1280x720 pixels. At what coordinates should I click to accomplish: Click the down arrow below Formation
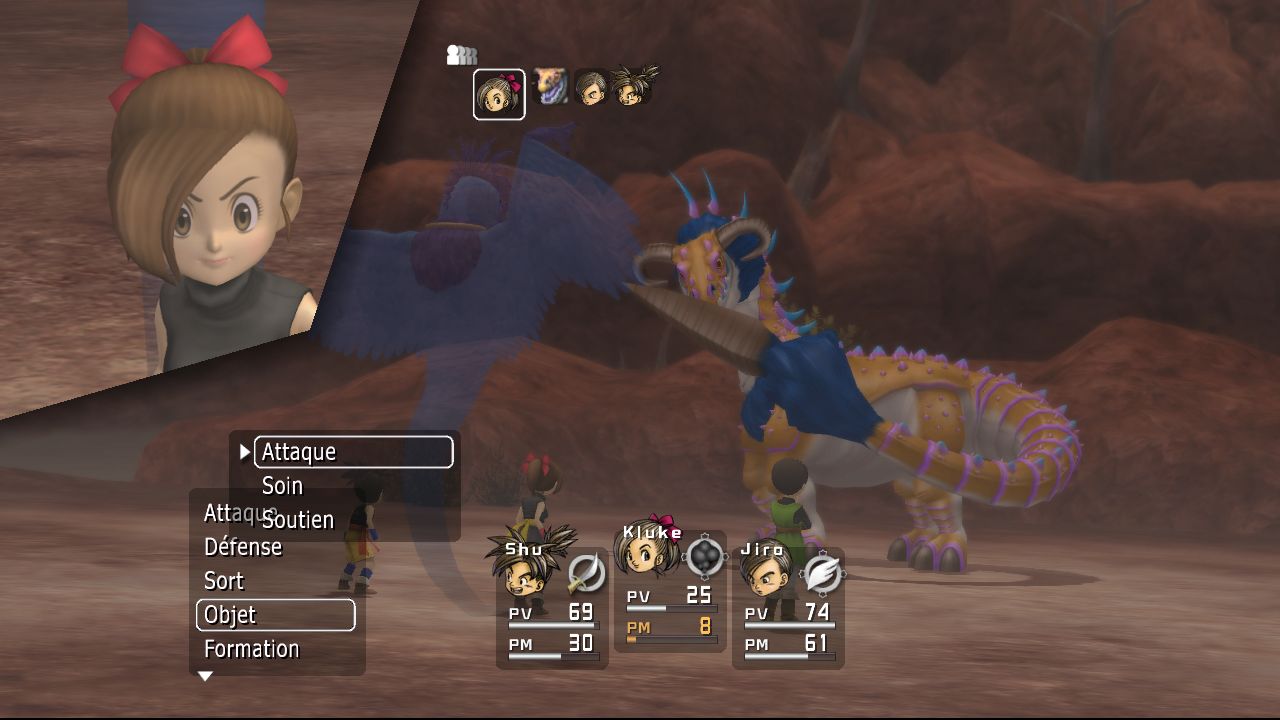click(x=205, y=677)
